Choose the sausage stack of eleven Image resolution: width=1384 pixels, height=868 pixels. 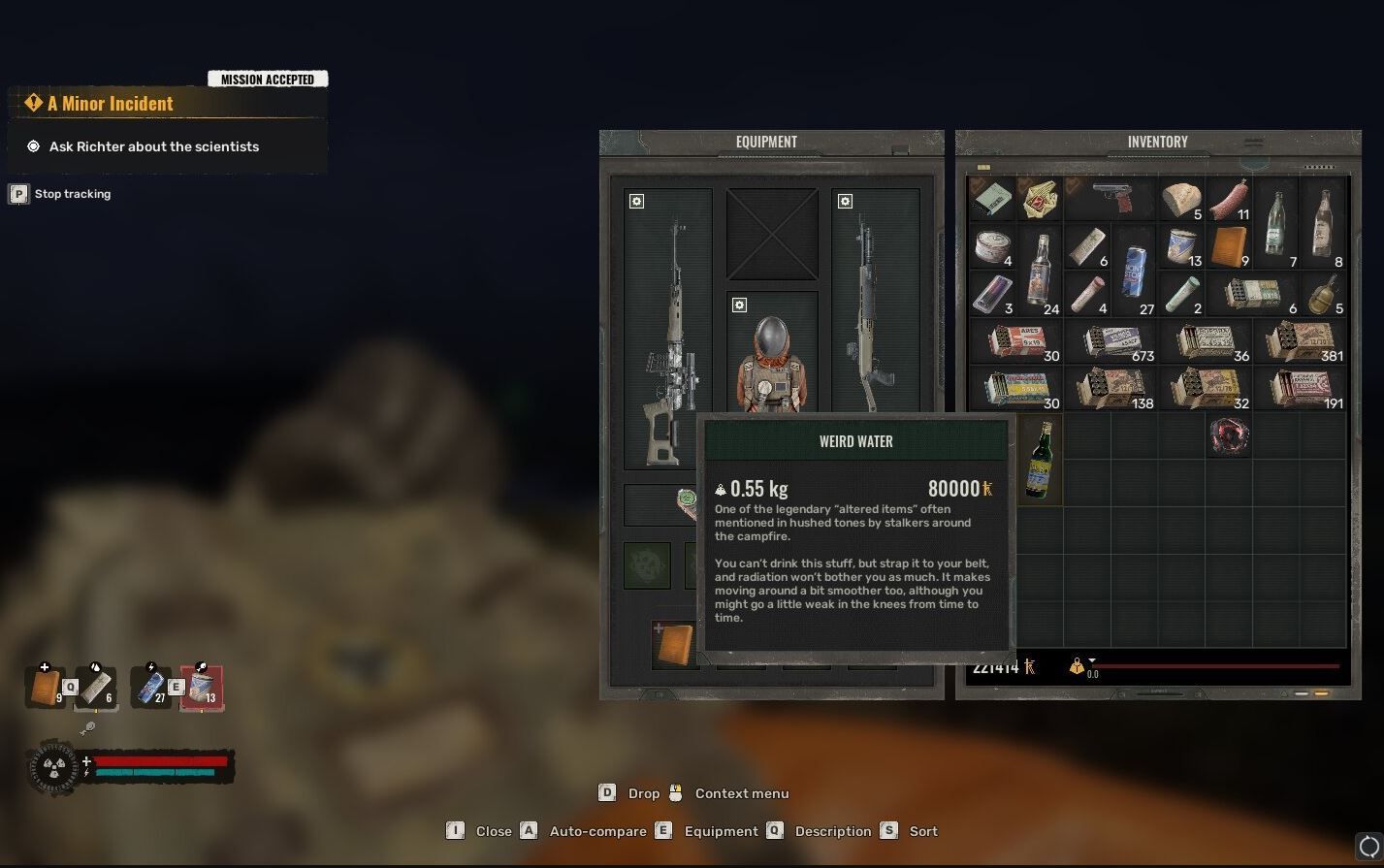pyautogui.click(x=1228, y=199)
